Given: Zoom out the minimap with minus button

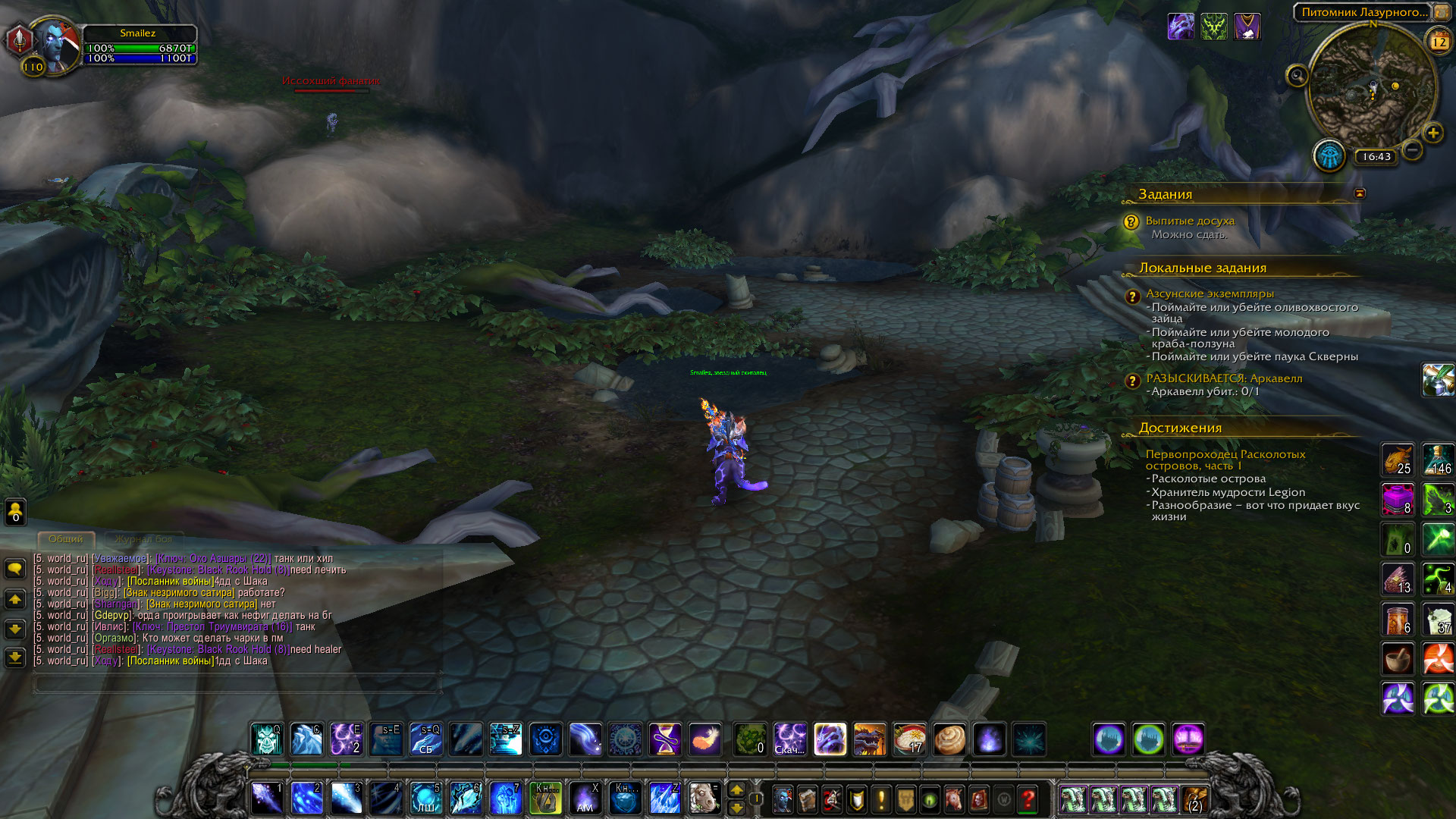Looking at the screenshot, I should (x=1412, y=150).
